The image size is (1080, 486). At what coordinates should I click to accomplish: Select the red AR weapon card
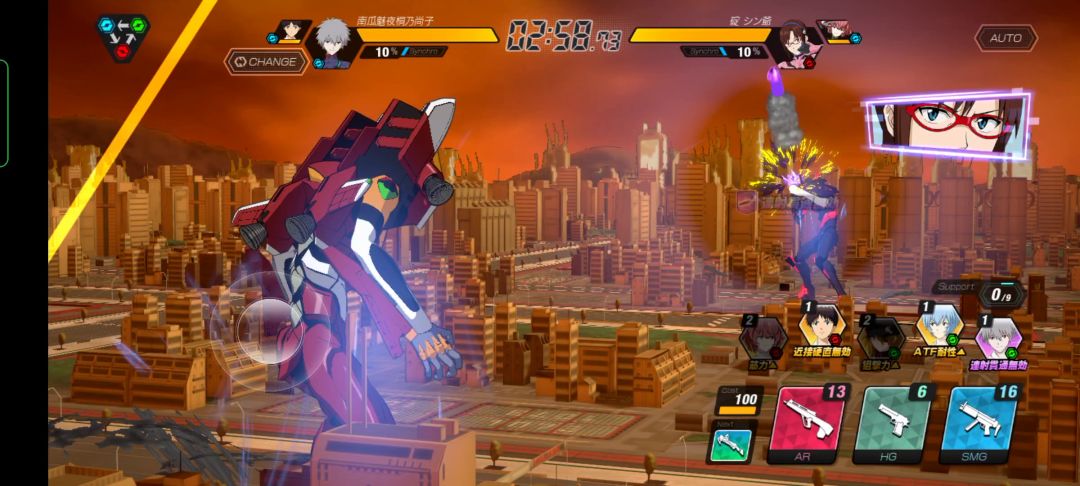pos(810,427)
